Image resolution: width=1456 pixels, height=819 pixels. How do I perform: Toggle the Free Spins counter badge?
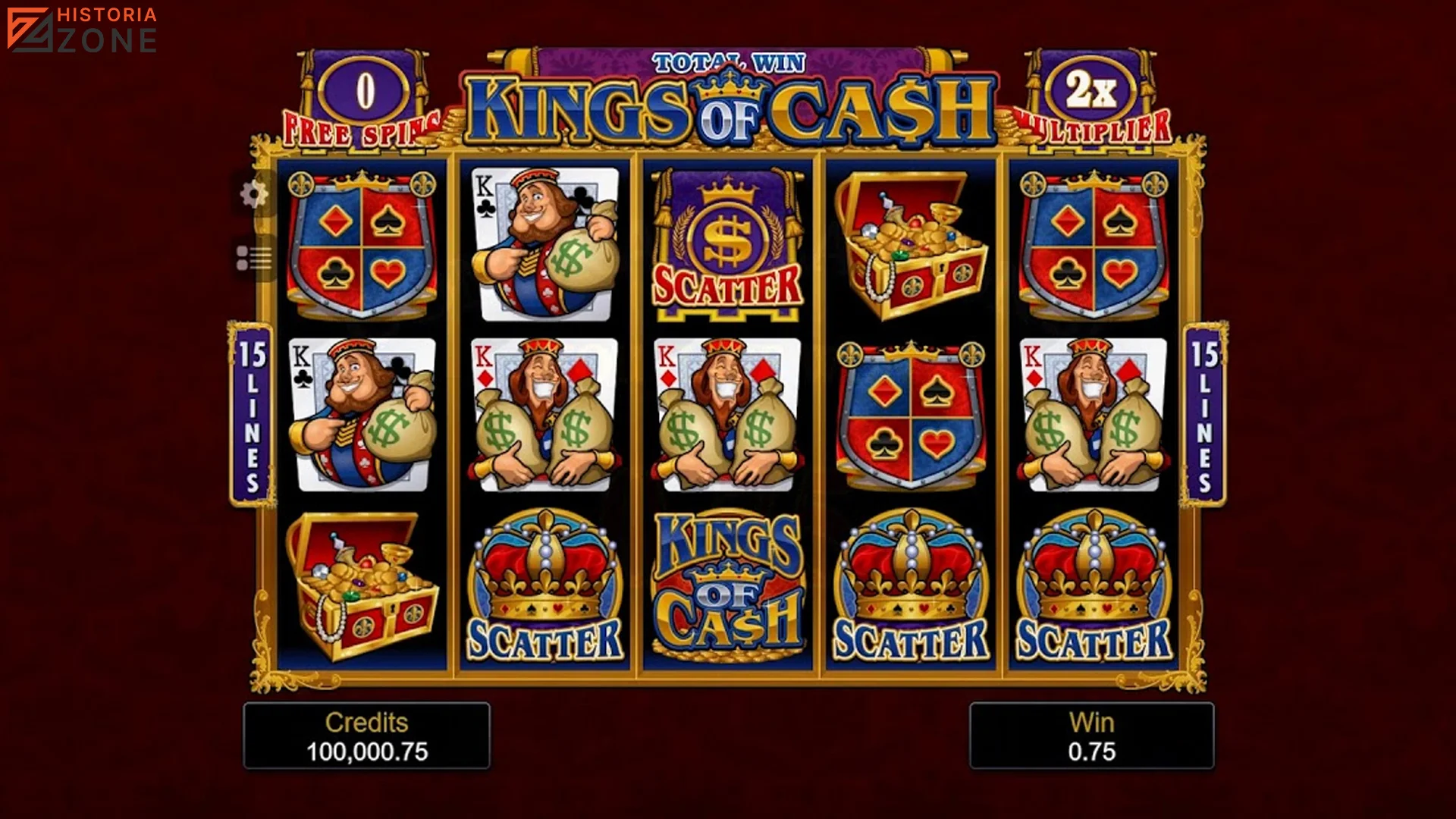364,91
